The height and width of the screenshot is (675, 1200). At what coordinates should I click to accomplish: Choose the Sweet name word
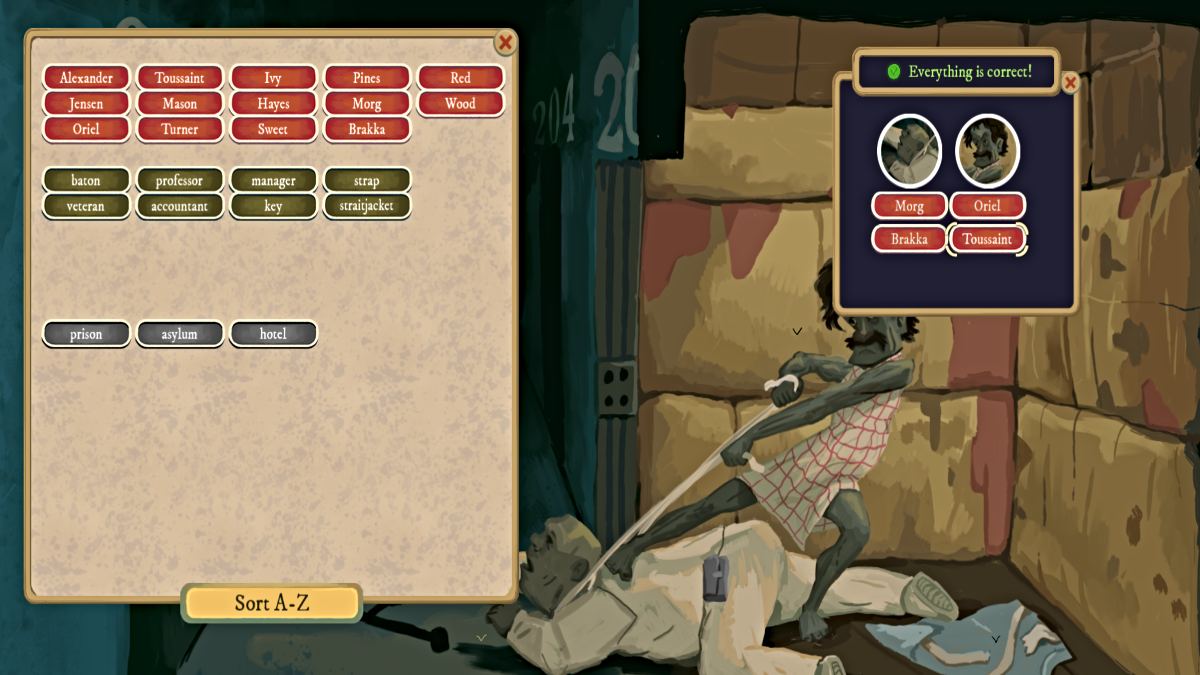pyautogui.click(x=273, y=129)
